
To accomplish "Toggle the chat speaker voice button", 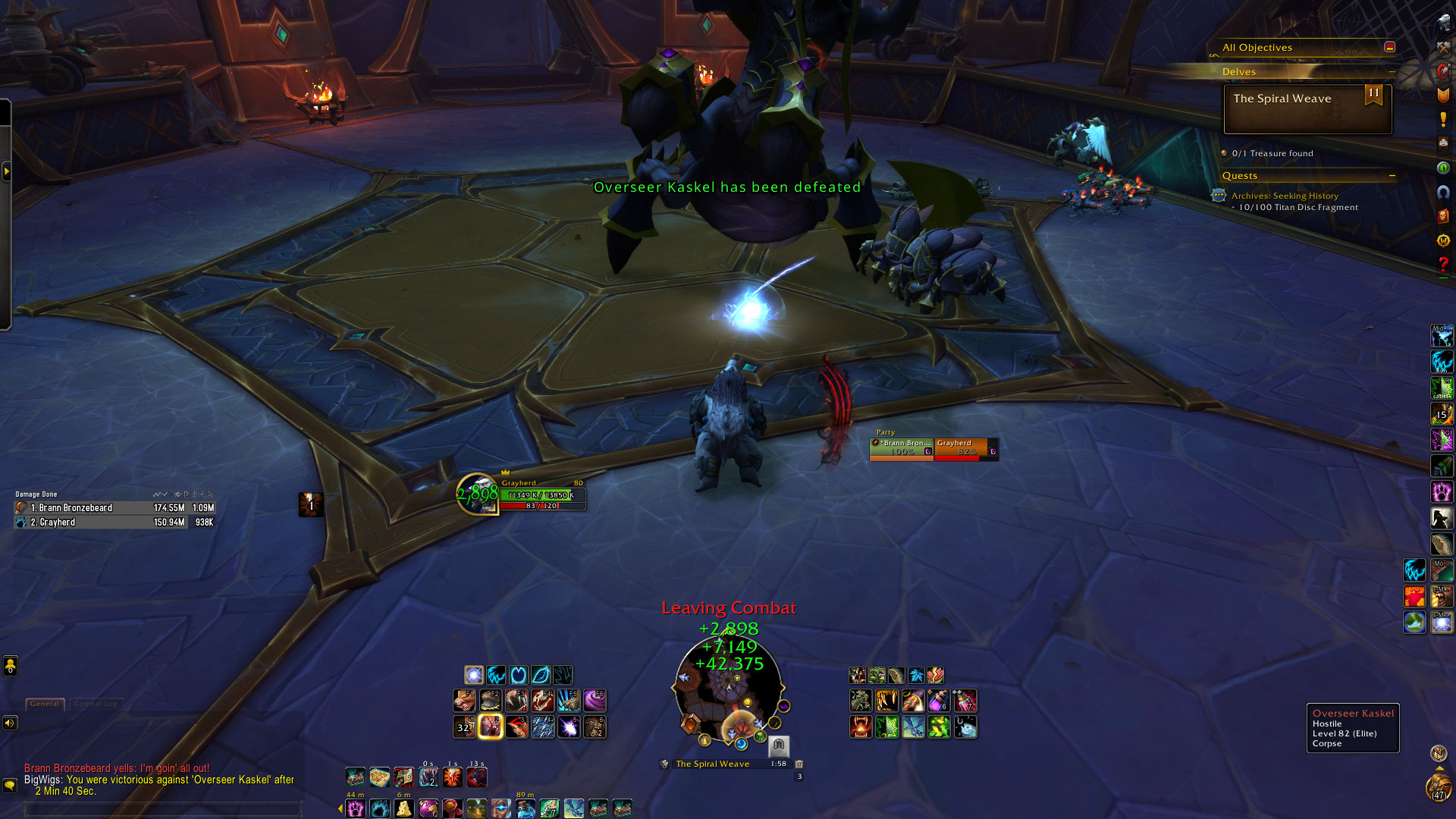I will [10, 723].
